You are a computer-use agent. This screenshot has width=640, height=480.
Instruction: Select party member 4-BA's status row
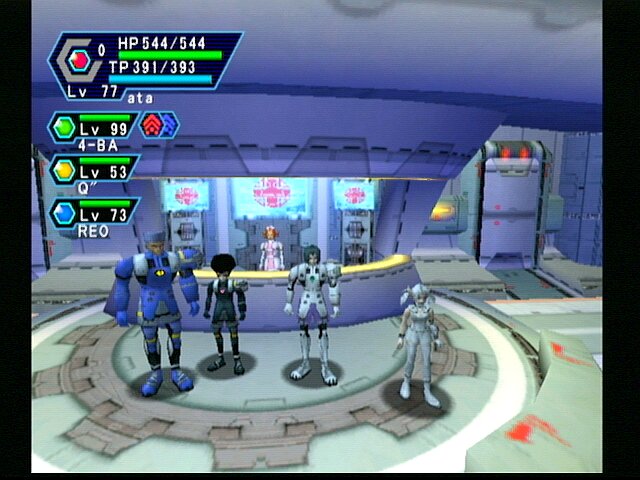pos(93,131)
